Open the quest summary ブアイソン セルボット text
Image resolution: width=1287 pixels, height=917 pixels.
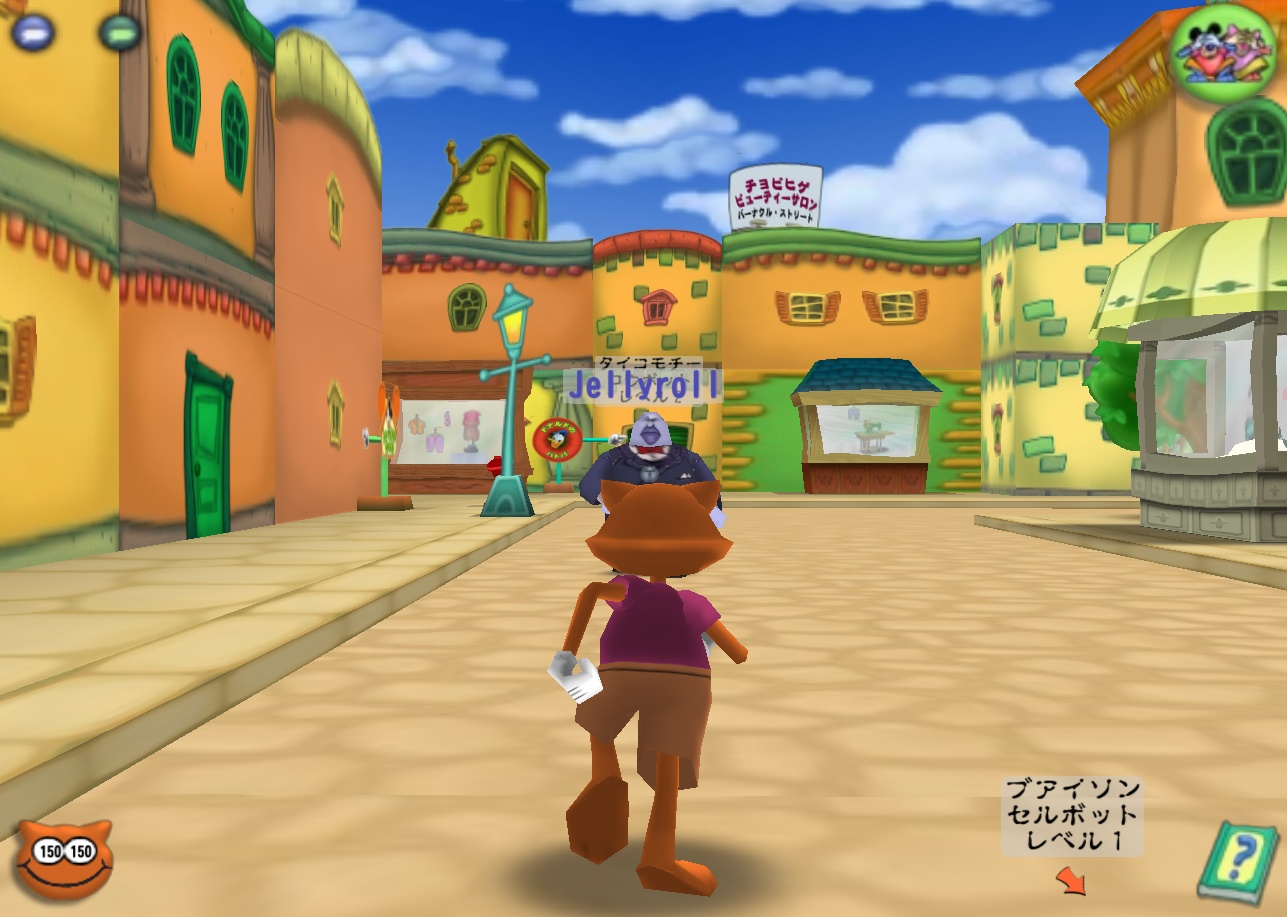tap(1072, 810)
